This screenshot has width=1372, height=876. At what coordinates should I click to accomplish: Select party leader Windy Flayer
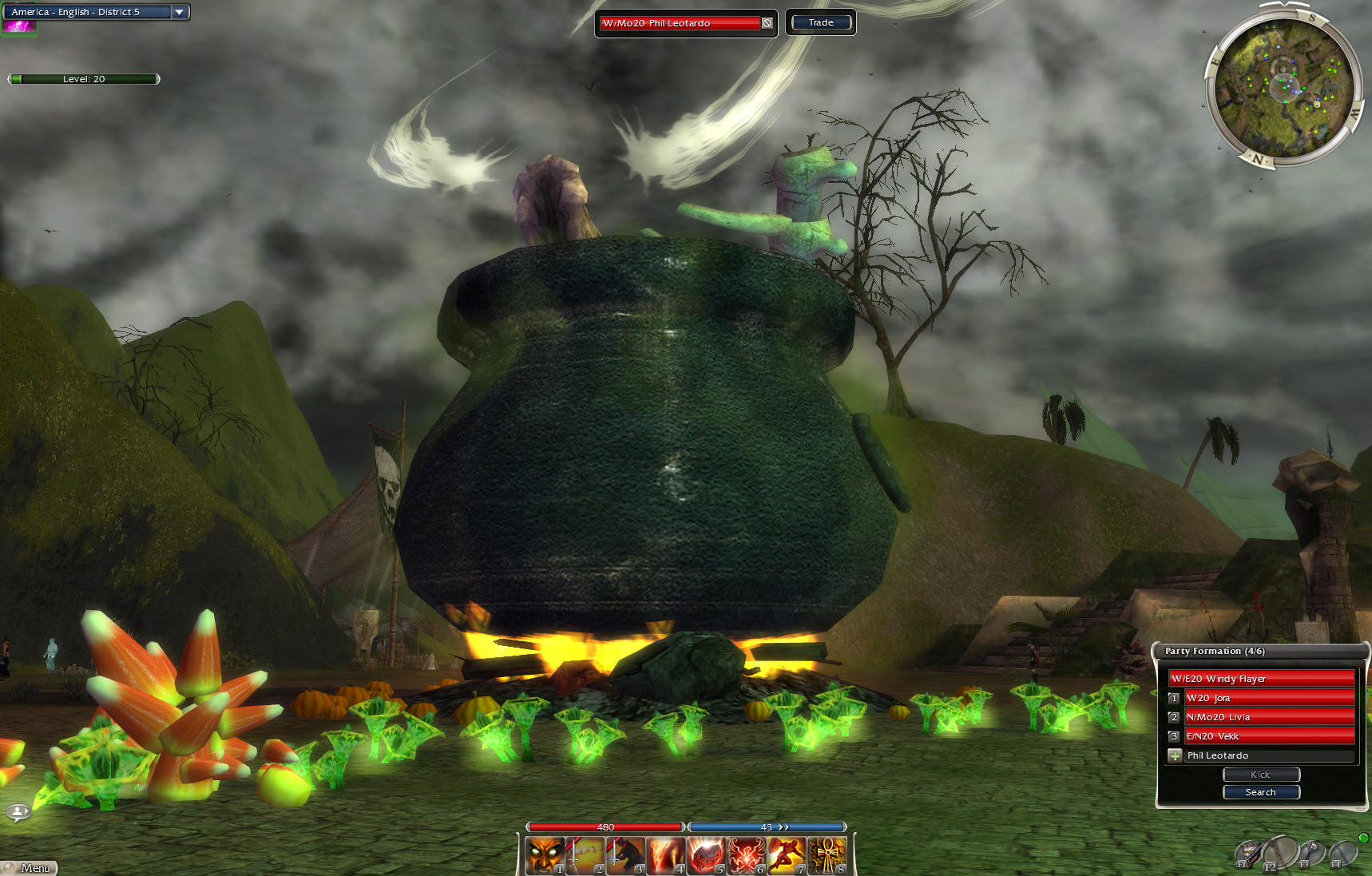(1261, 679)
